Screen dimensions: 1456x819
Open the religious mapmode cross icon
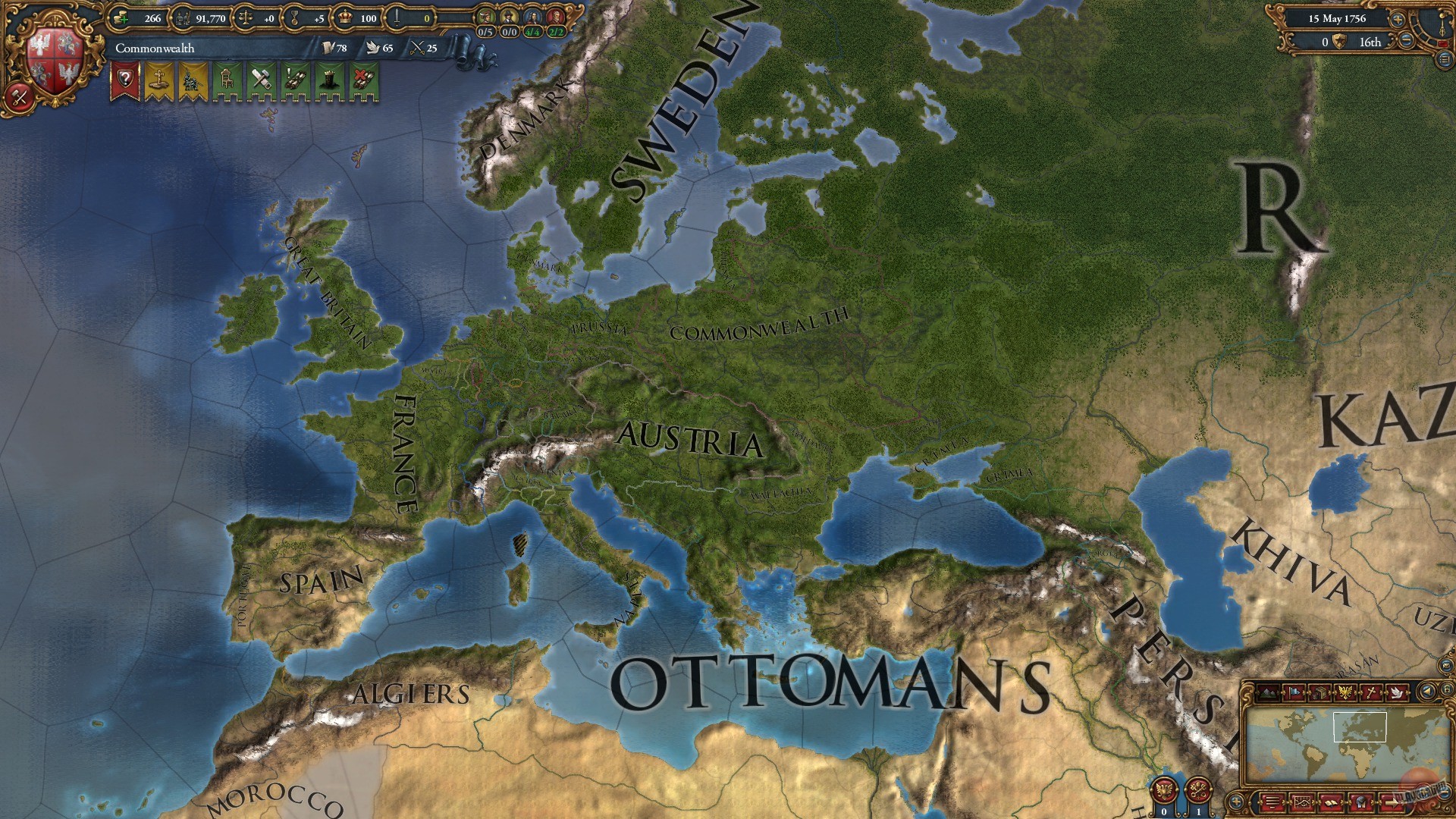(1372, 692)
